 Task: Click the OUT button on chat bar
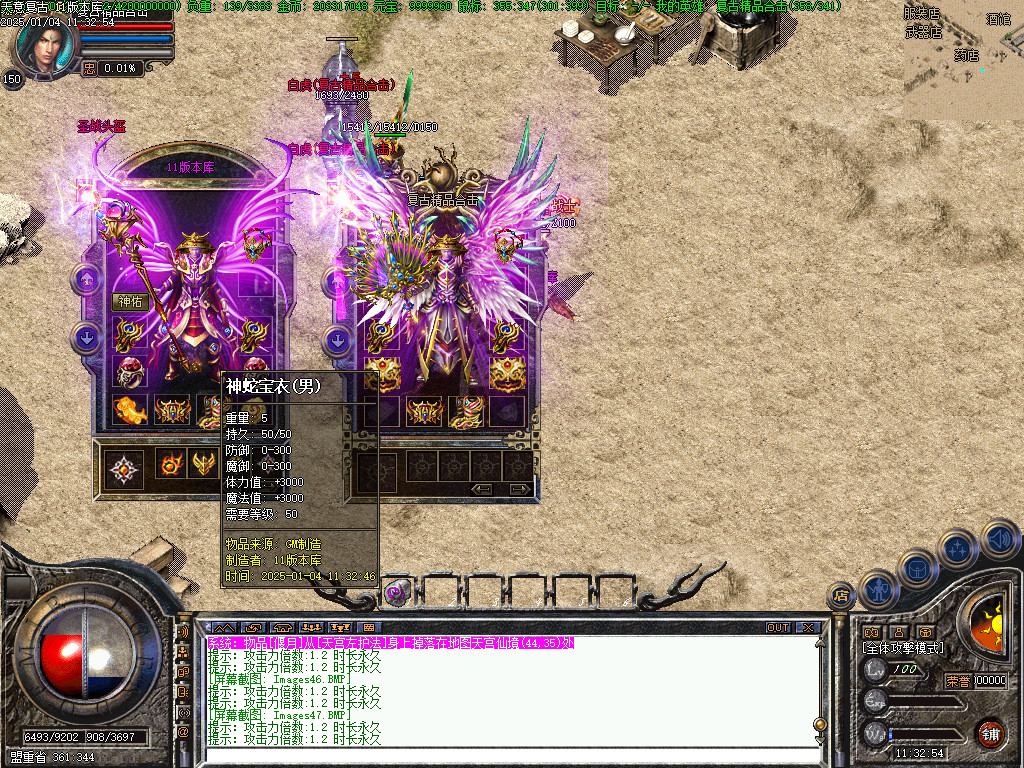tap(778, 628)
